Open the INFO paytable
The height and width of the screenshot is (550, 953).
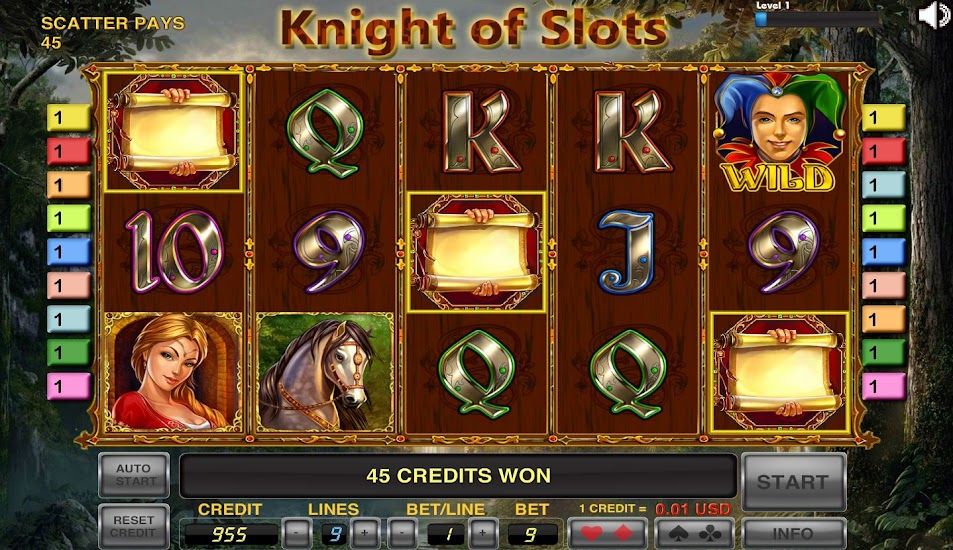click(x=793, y=533)
